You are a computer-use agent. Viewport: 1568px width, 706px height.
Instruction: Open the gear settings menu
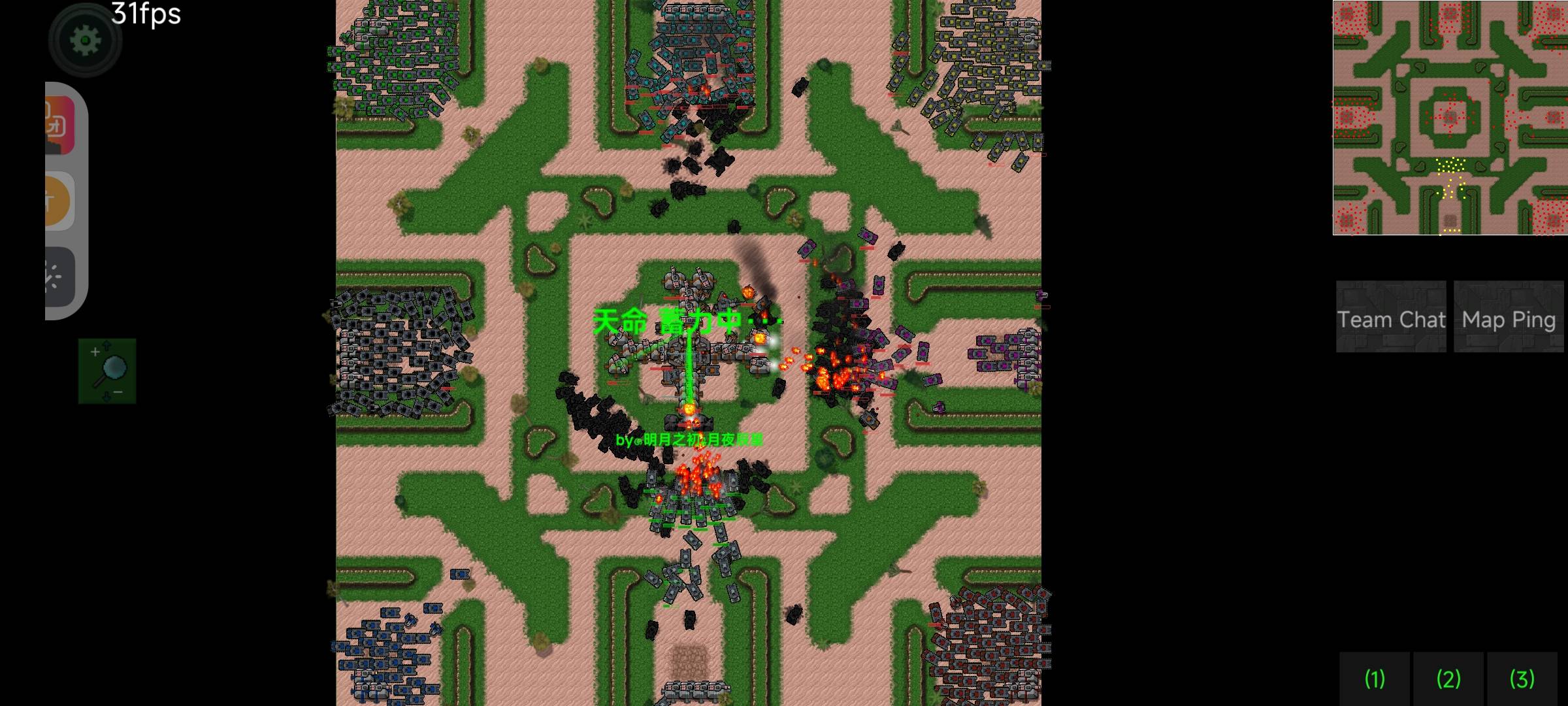click(x=85, y=41)
